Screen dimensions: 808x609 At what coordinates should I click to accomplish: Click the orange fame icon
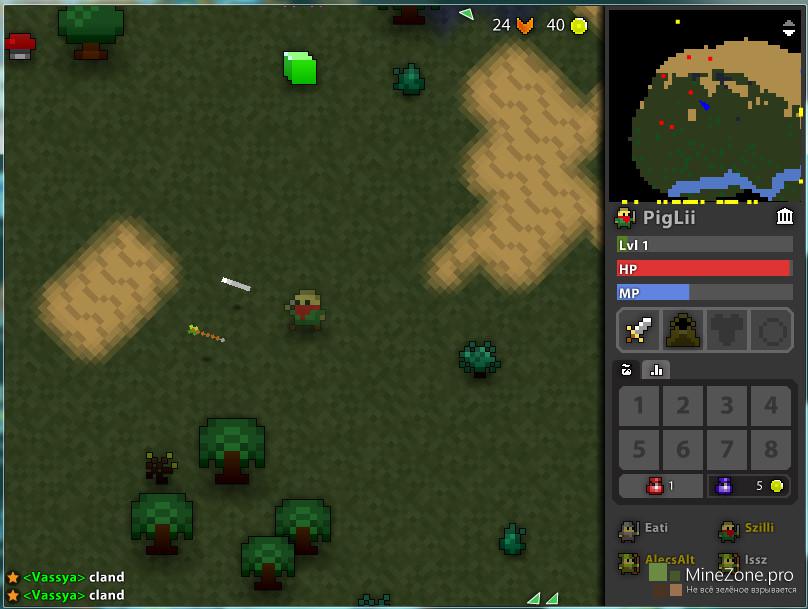525,26
